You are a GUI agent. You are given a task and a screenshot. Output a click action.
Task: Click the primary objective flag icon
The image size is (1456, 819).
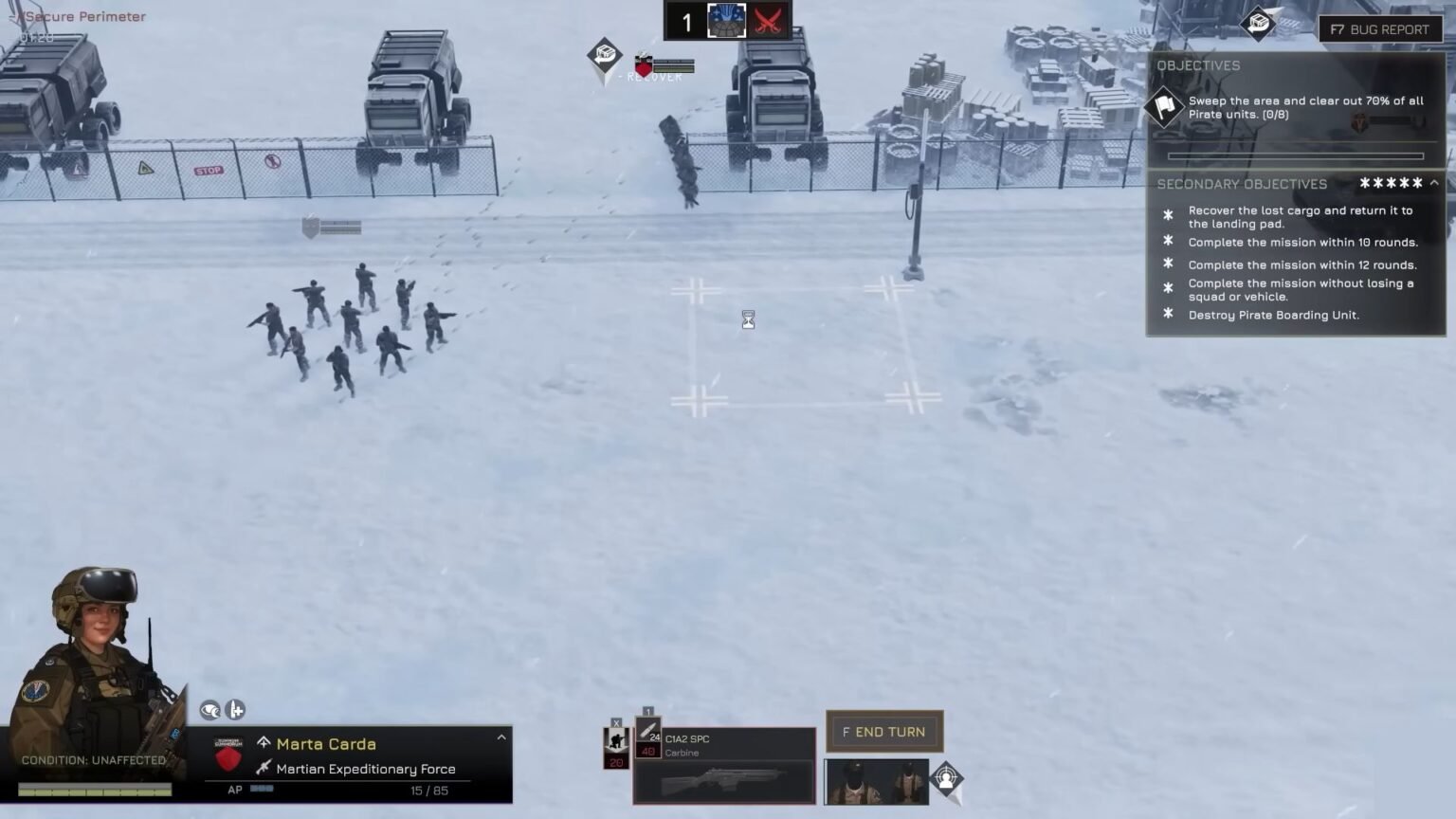point(1164,106)
